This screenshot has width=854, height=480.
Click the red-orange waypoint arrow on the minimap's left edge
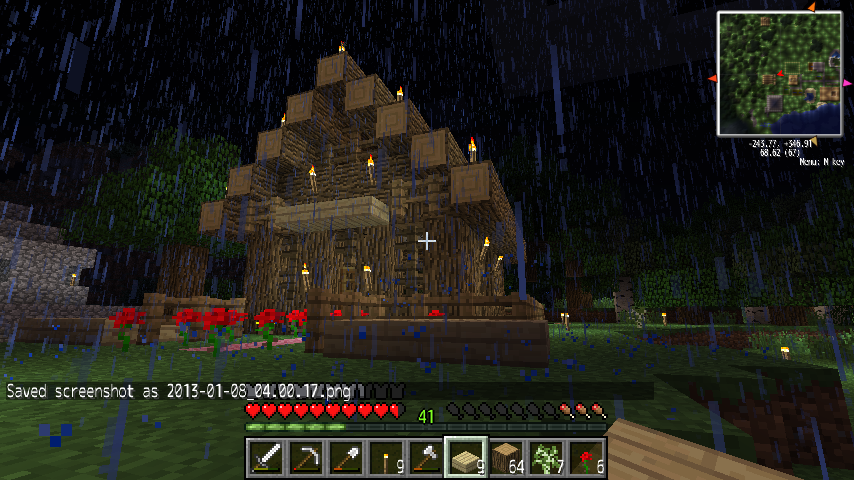point(712,78)
